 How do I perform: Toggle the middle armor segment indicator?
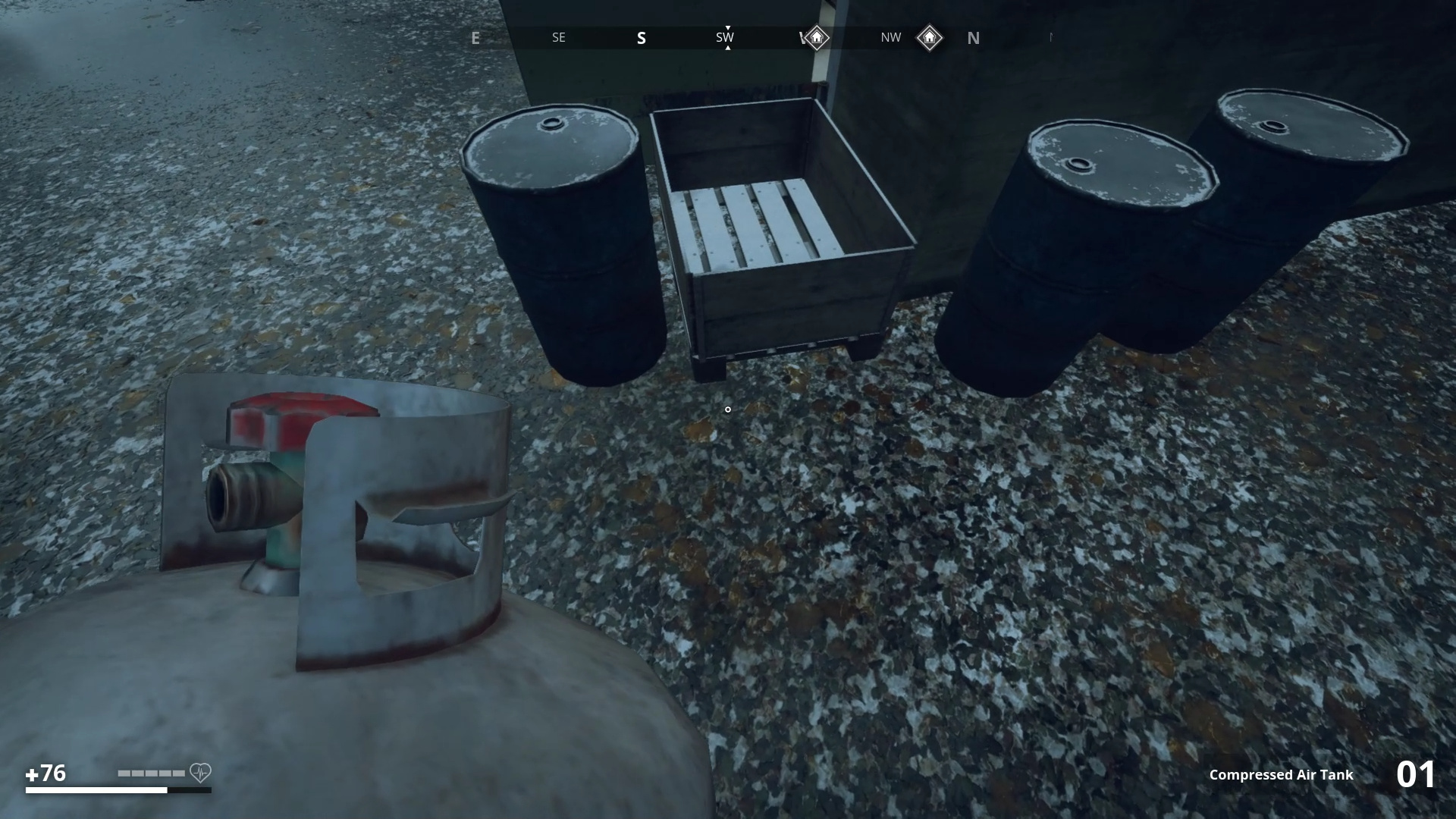[x=150, y=773]
